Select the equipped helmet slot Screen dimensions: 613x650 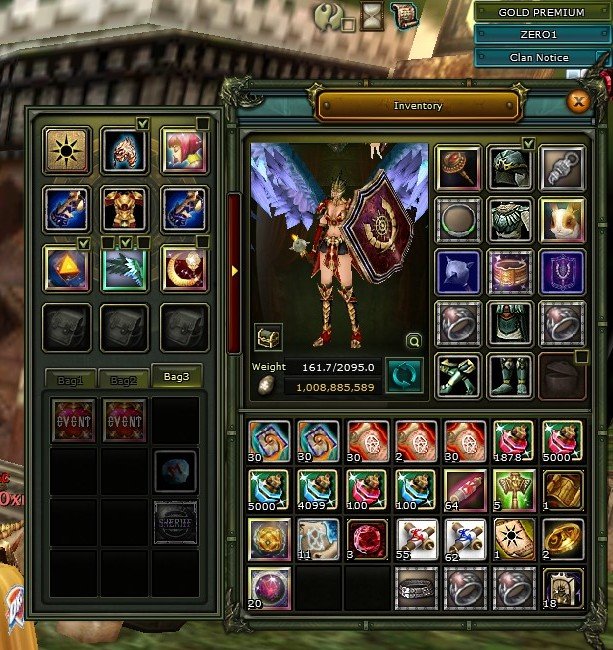click(511, 168)
